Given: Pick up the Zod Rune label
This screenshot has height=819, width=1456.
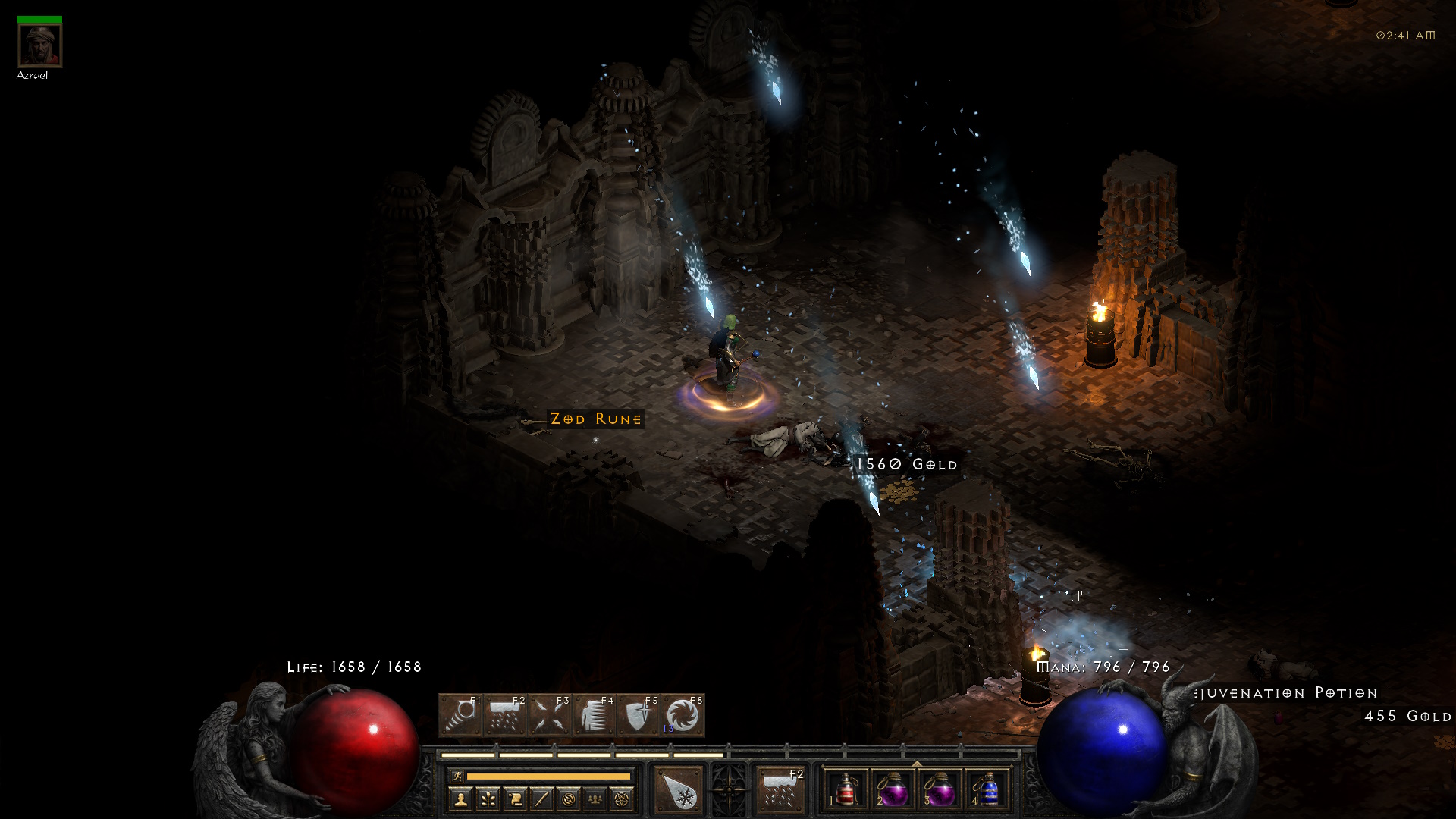Looking at the screenshot, I should click(596, 419).
